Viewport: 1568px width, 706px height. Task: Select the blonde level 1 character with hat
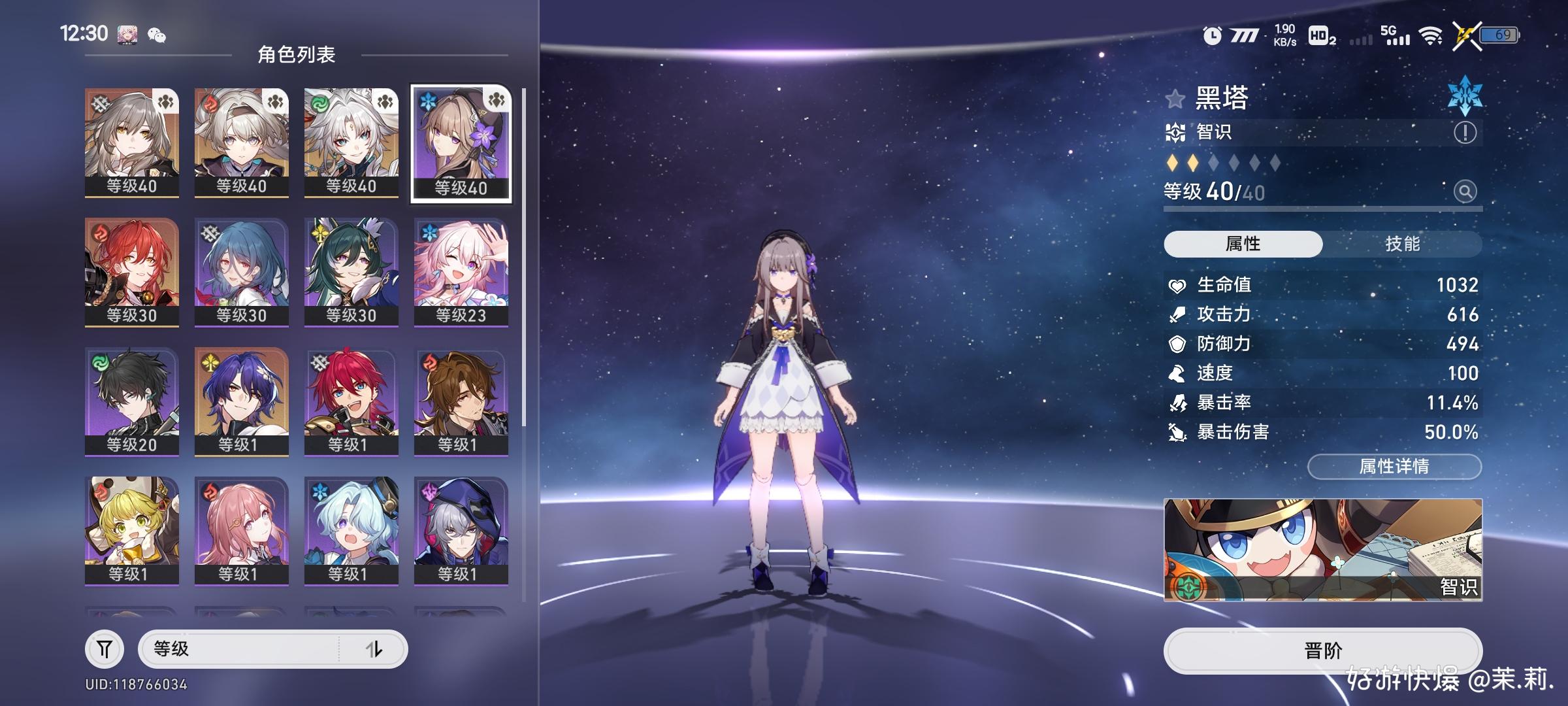coord(131,530)
